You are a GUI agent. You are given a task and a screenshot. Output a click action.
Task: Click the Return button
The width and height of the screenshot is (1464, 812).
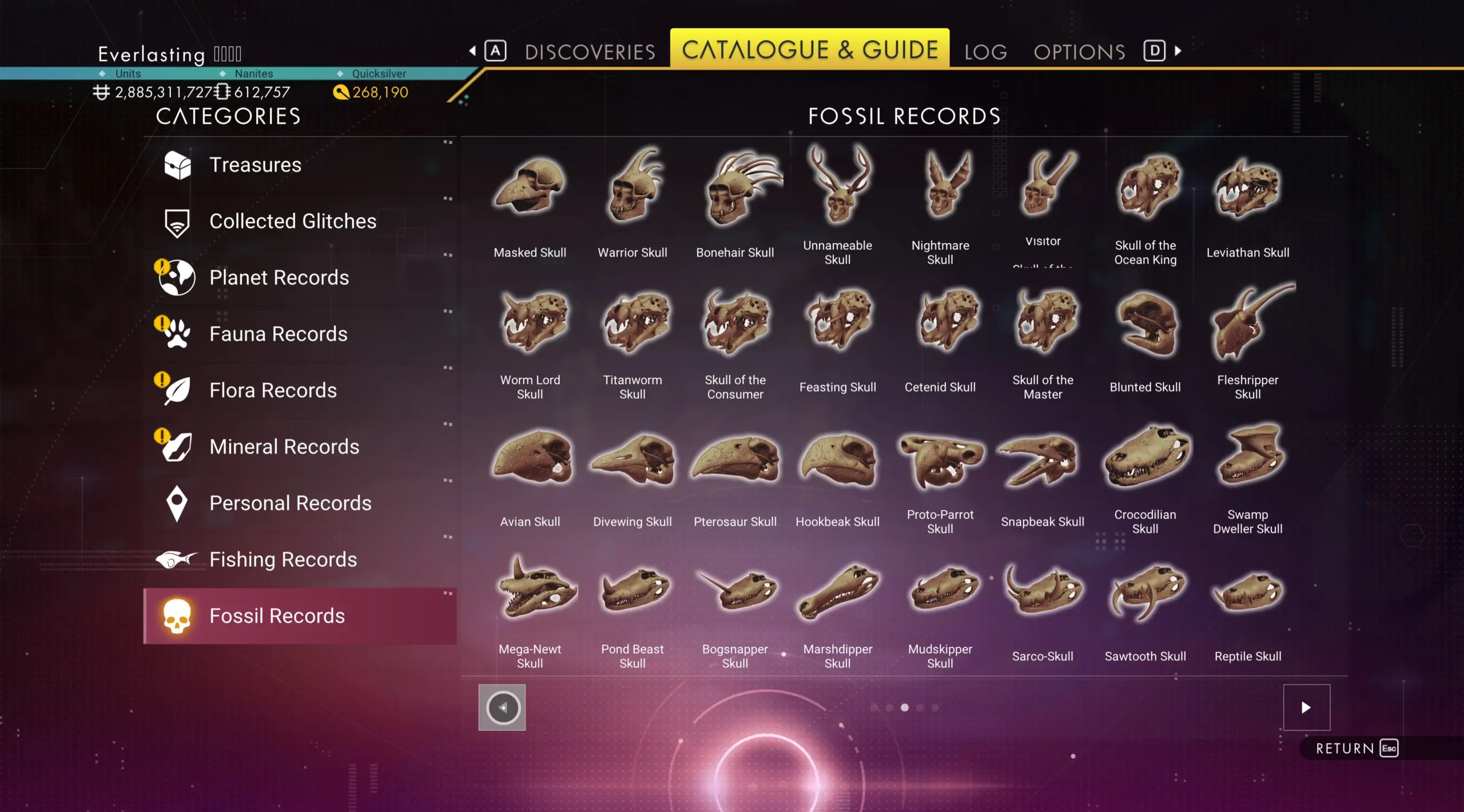(x=1356, y=749)
